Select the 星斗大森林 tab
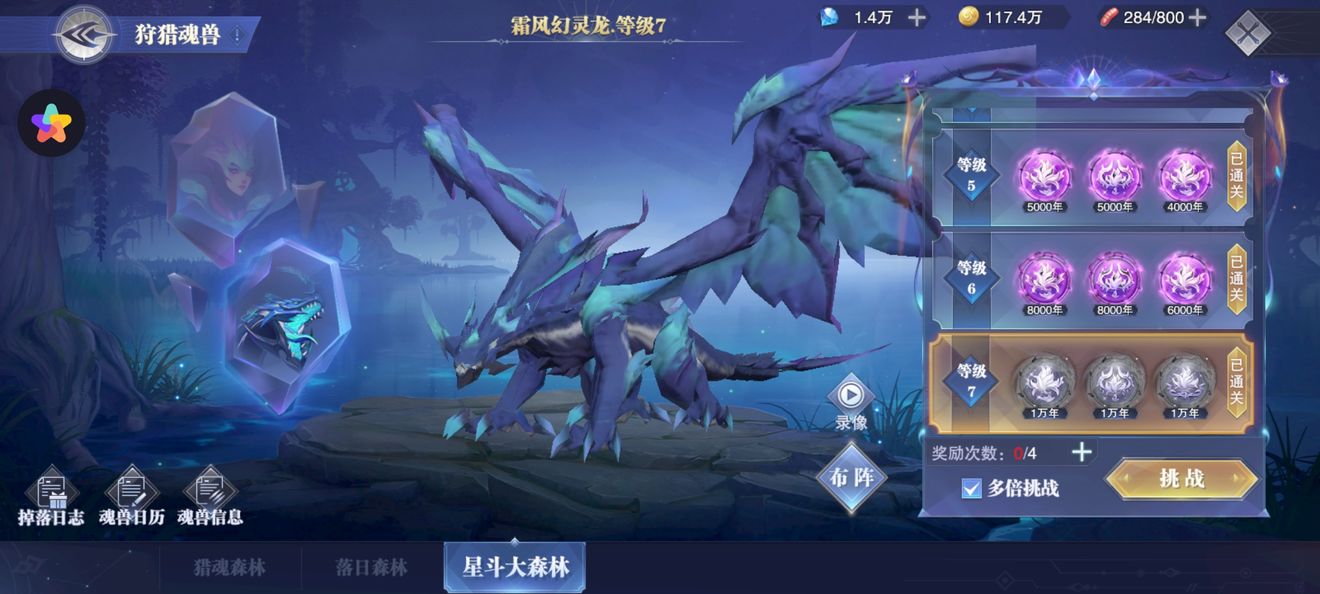1320x594 pixels. [515, 568]
